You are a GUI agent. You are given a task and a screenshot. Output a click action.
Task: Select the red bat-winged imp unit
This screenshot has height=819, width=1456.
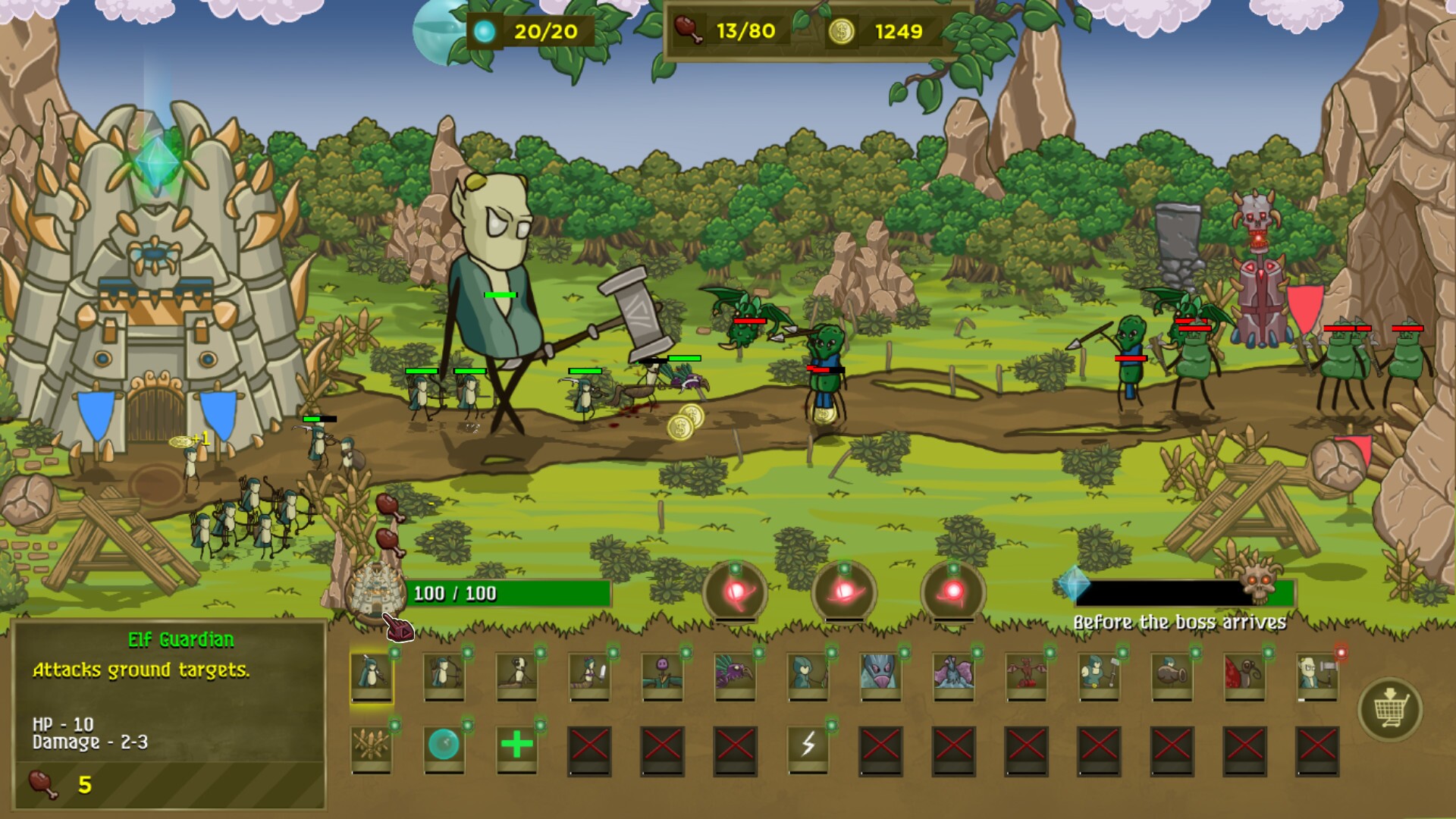1026,674
